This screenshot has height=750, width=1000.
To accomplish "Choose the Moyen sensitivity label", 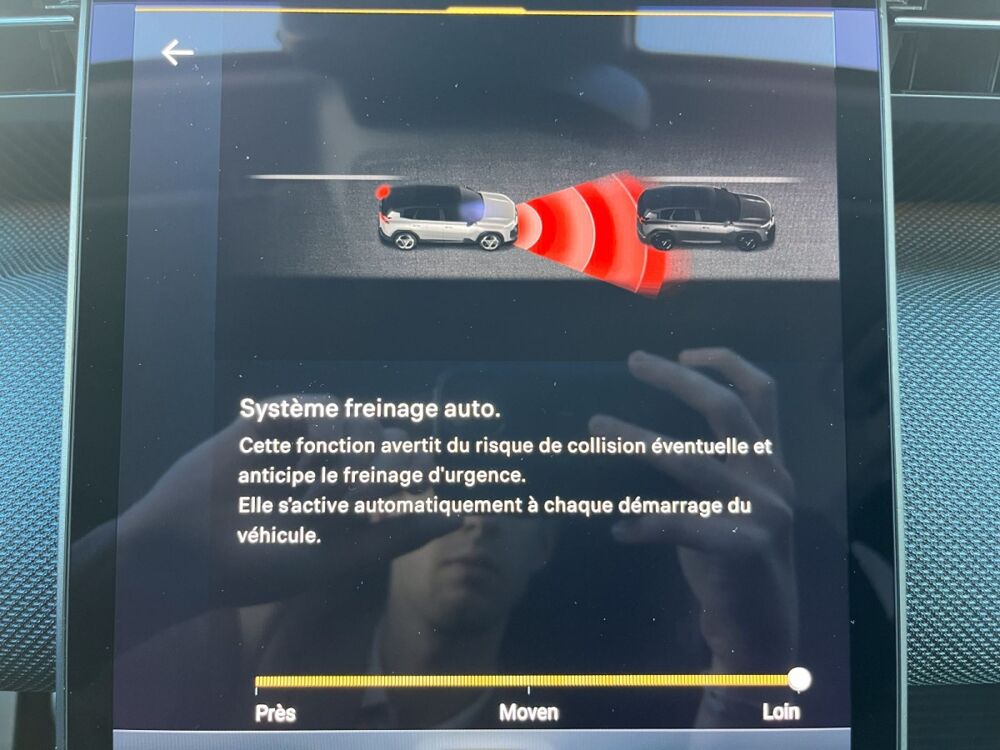I will click(528, 713).
